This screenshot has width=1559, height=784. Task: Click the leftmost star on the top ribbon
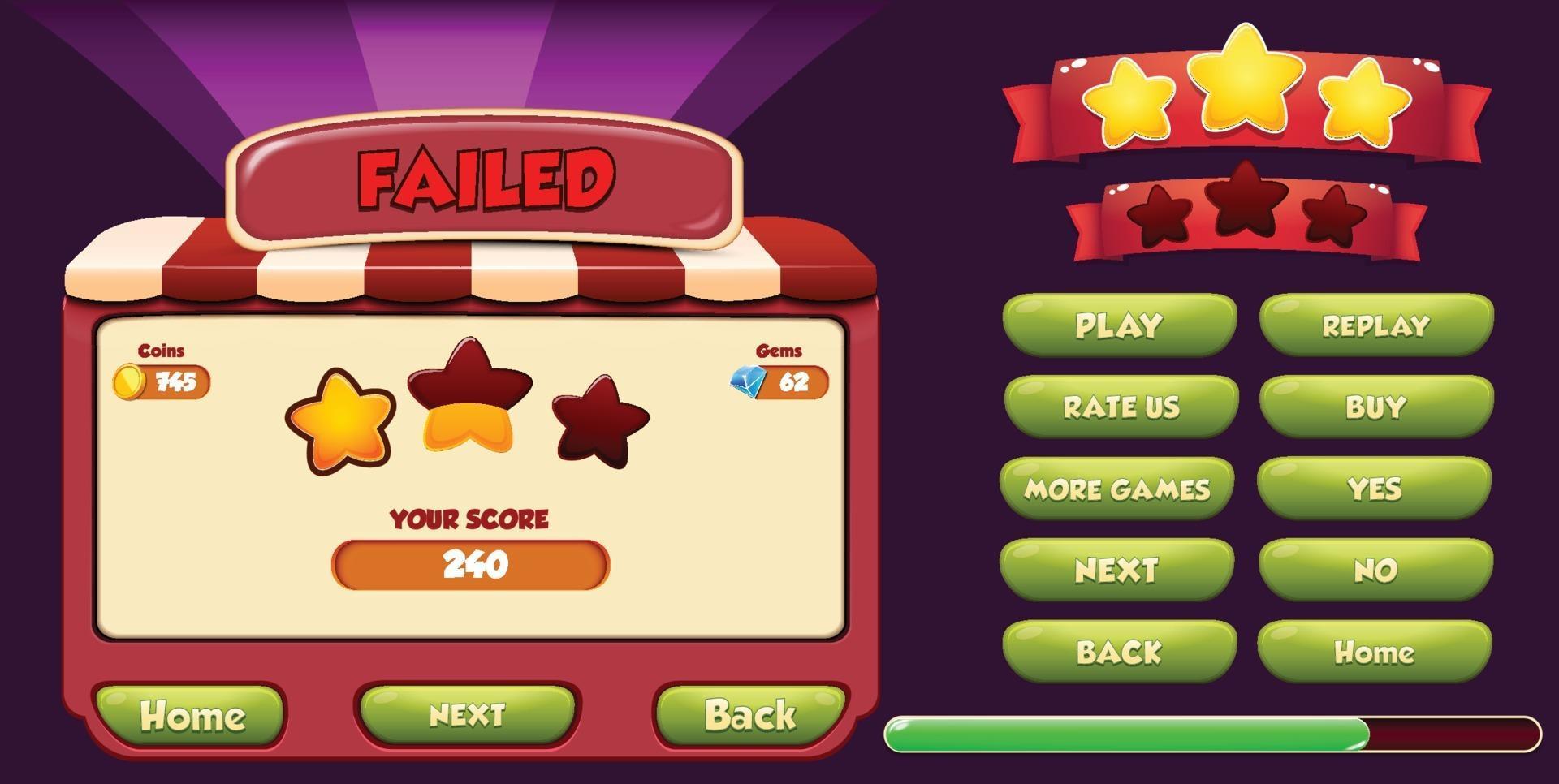1129,101
